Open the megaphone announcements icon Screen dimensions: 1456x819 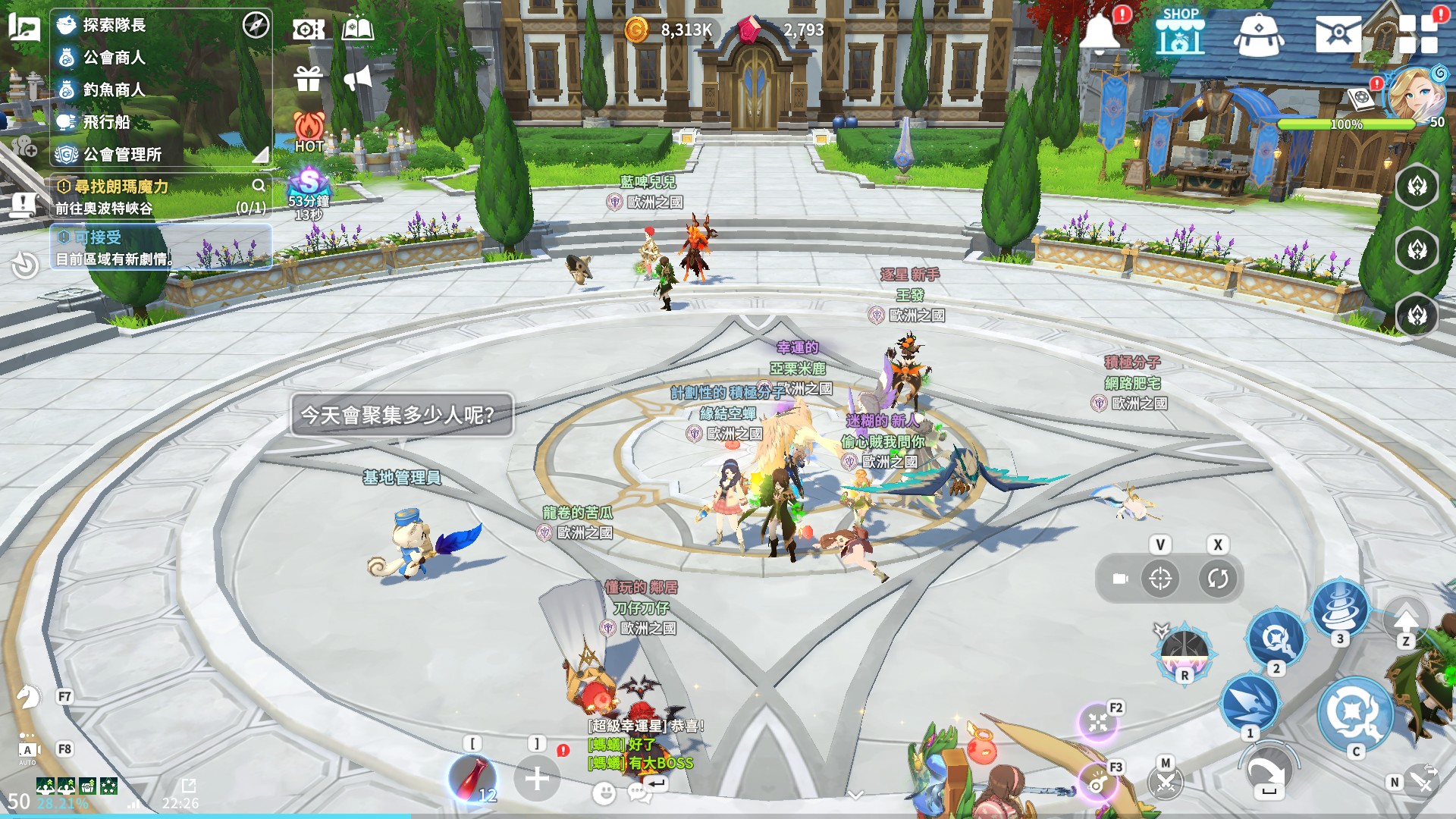tap(358, 78)
